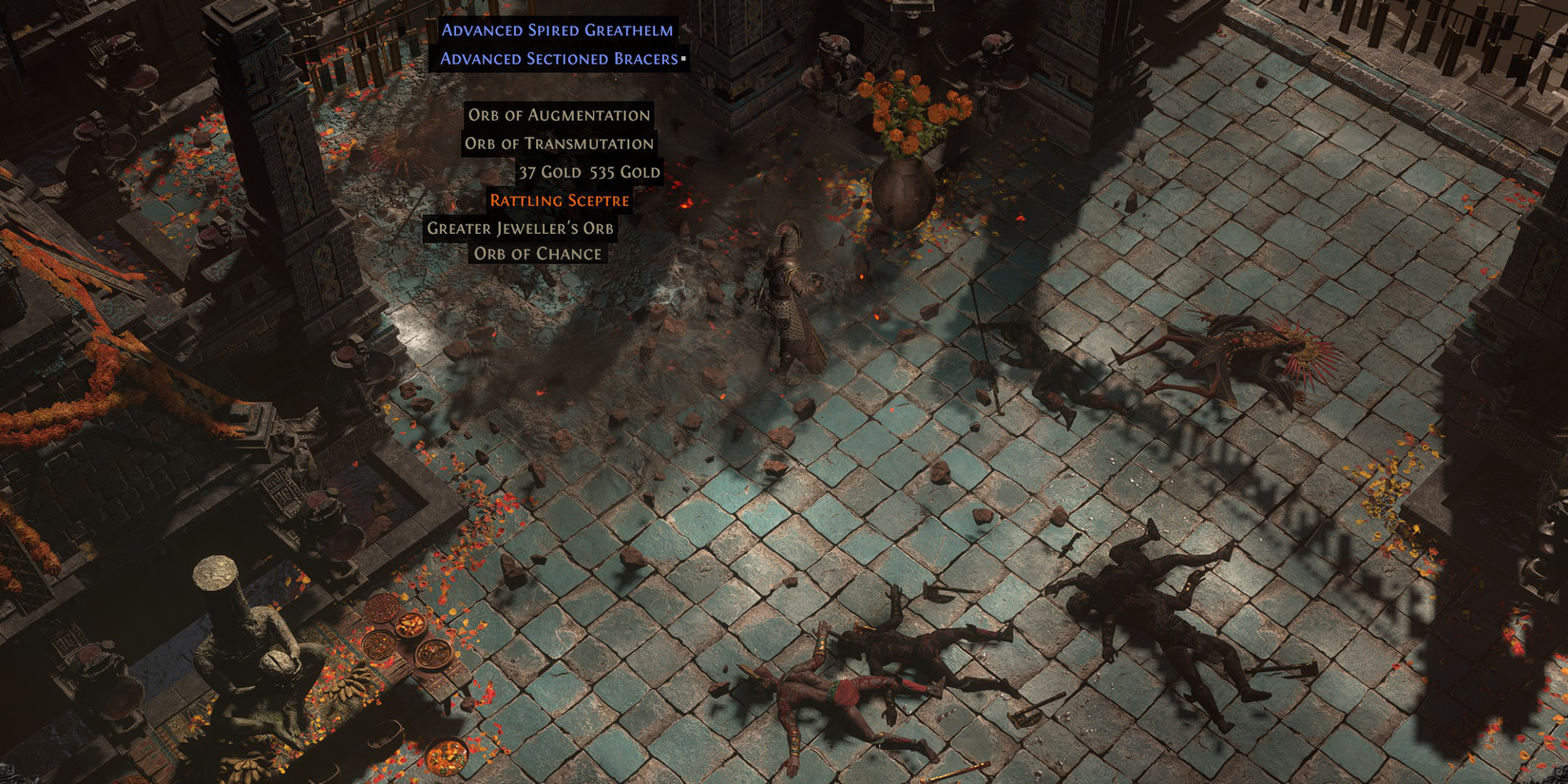This screenshot has width=1568, height=784.
Task: Collect the Orb of Augmentation
Action: click(558, 115)
